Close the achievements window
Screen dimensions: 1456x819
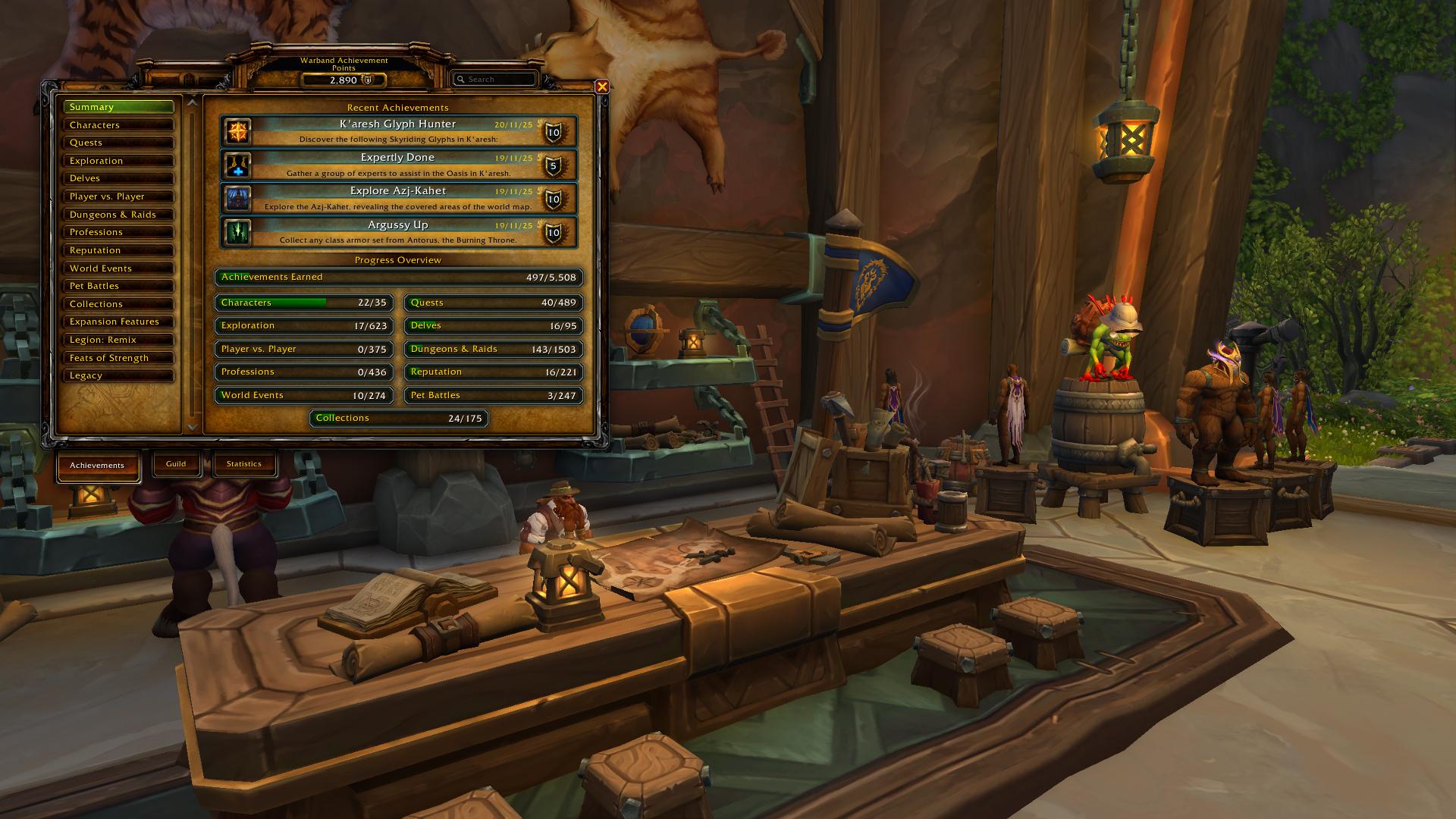pos(602,86)
